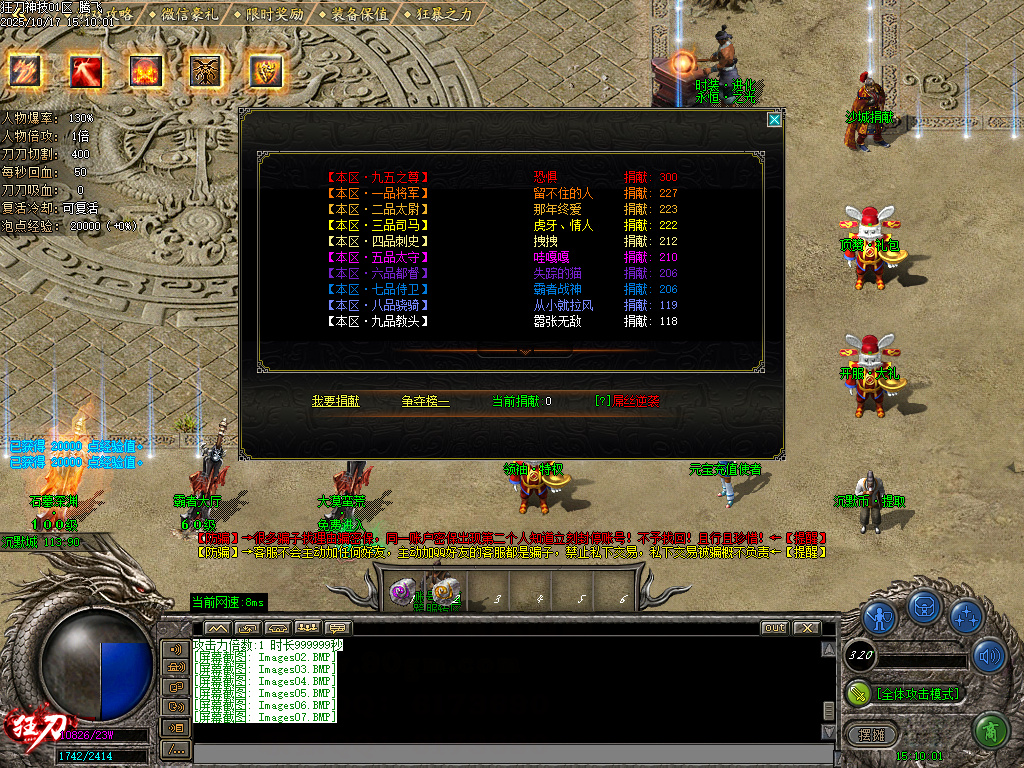Activate the red slashing figure skill icon
This screenshot has width=1024, height=768.
[x=85, y=70]
